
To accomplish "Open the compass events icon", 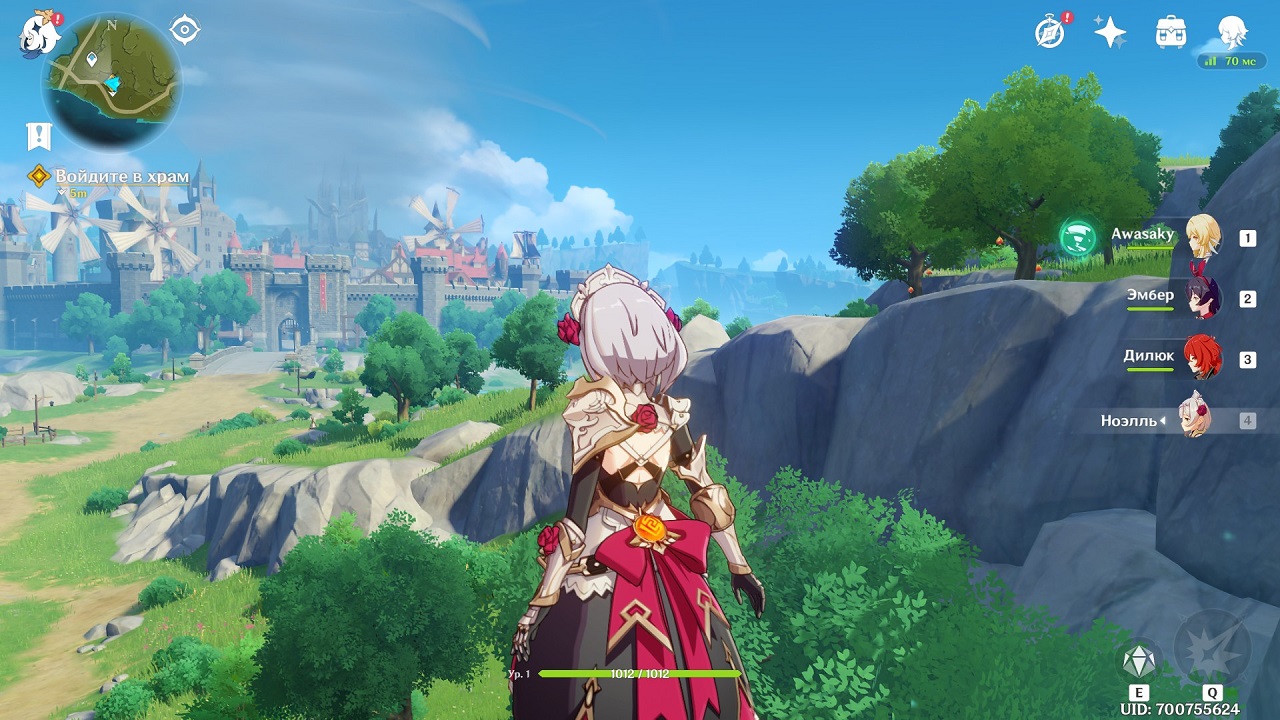I will (x=1050, y=32).
